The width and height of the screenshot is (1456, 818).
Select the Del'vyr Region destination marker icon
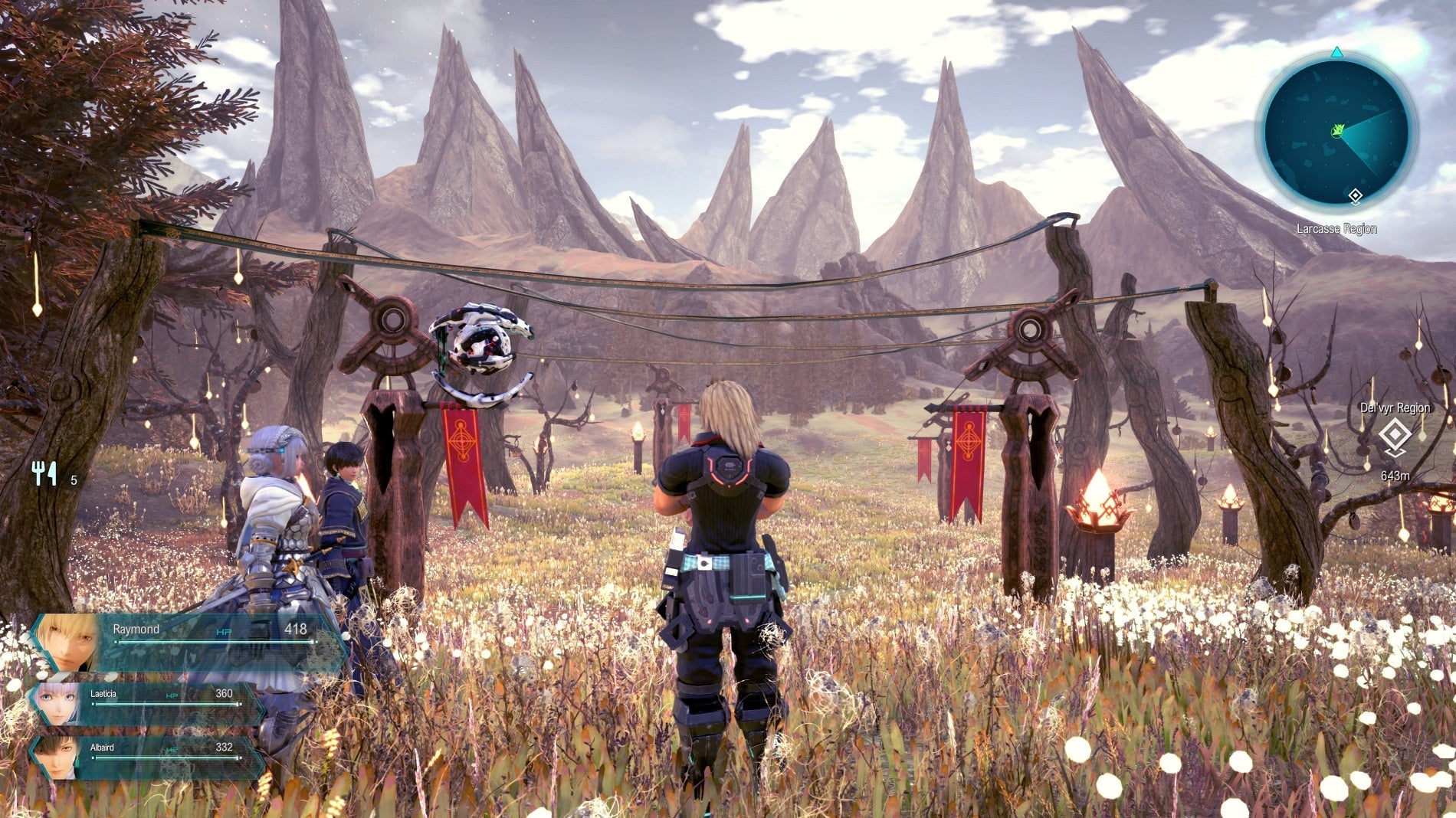pyautogui.click(x=1394, y=434)
